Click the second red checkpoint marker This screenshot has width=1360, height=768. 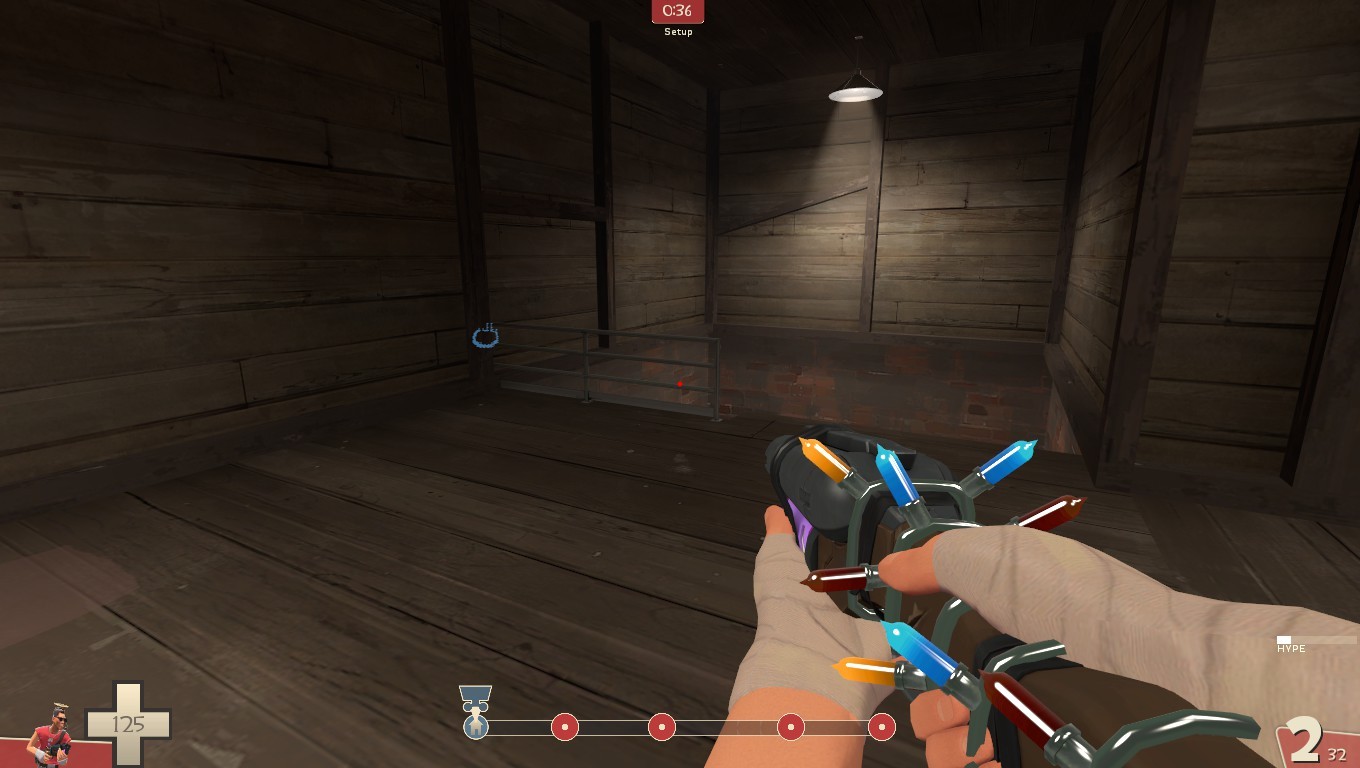click(x=661, y=729)
